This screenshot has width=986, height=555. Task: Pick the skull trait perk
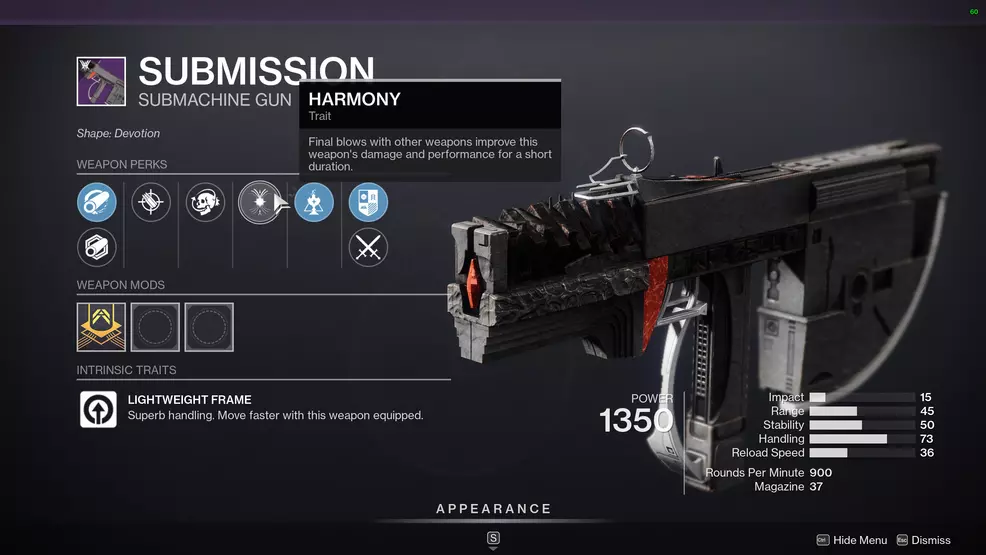(x=205, y=203)
